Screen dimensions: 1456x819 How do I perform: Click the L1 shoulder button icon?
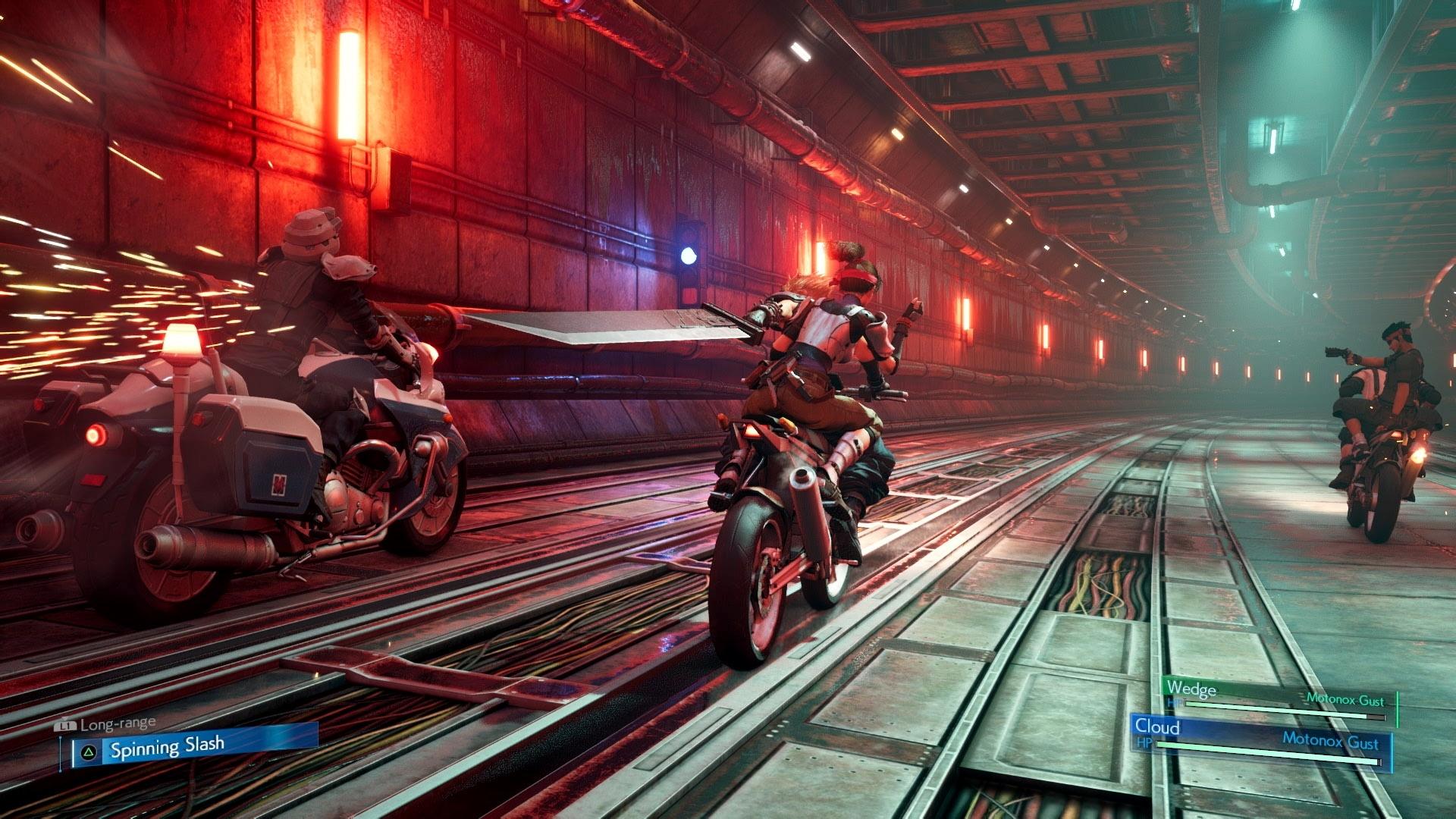[x=67, y=724]
